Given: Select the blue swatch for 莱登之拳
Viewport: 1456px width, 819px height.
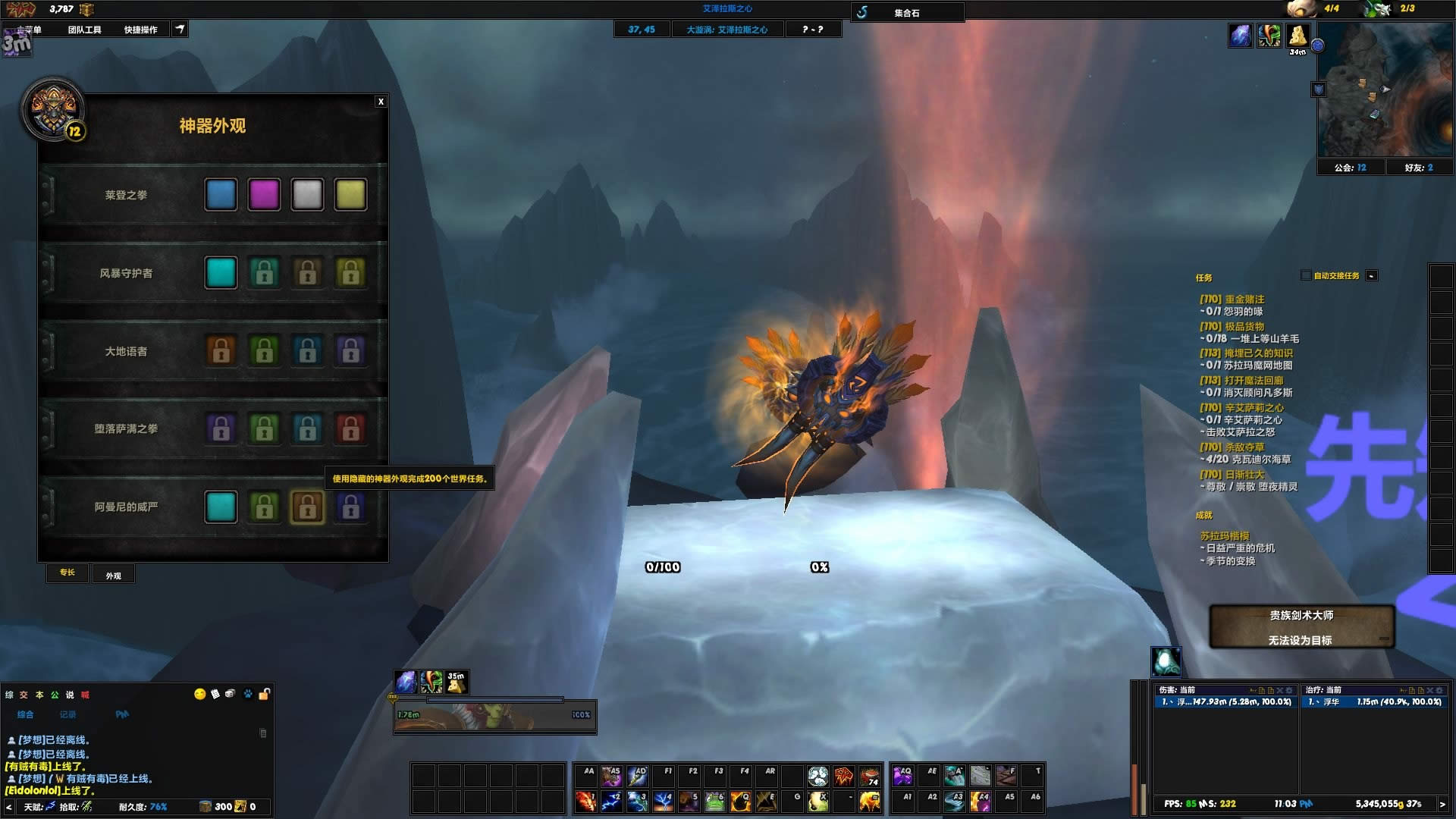Looking at the screenshot, I should click(221, 195).
